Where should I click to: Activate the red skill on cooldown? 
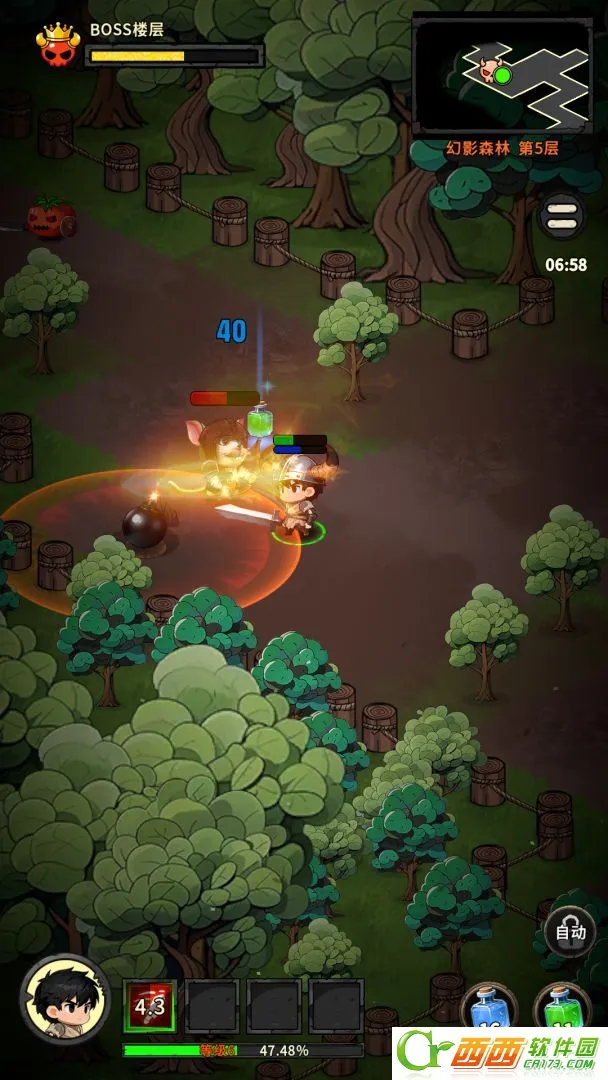150,1006
